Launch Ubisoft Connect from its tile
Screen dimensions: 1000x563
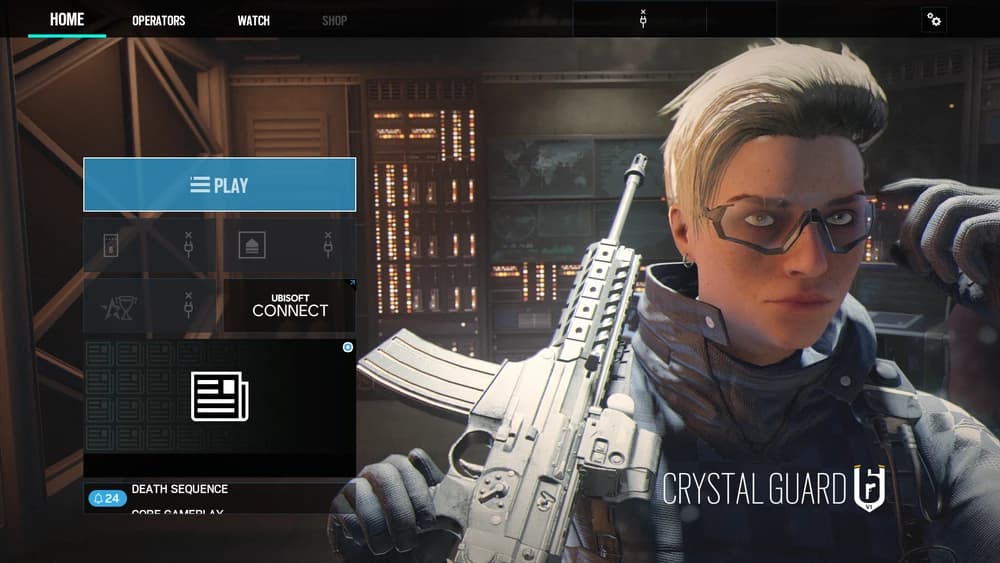[x=289, y=305]
